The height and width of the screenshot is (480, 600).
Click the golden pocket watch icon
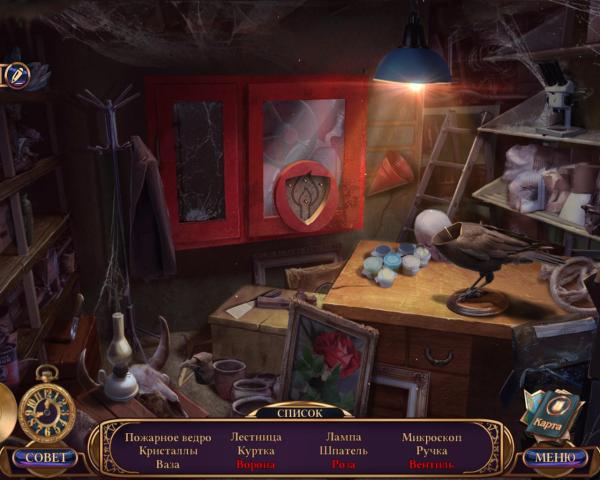point(46,408)
